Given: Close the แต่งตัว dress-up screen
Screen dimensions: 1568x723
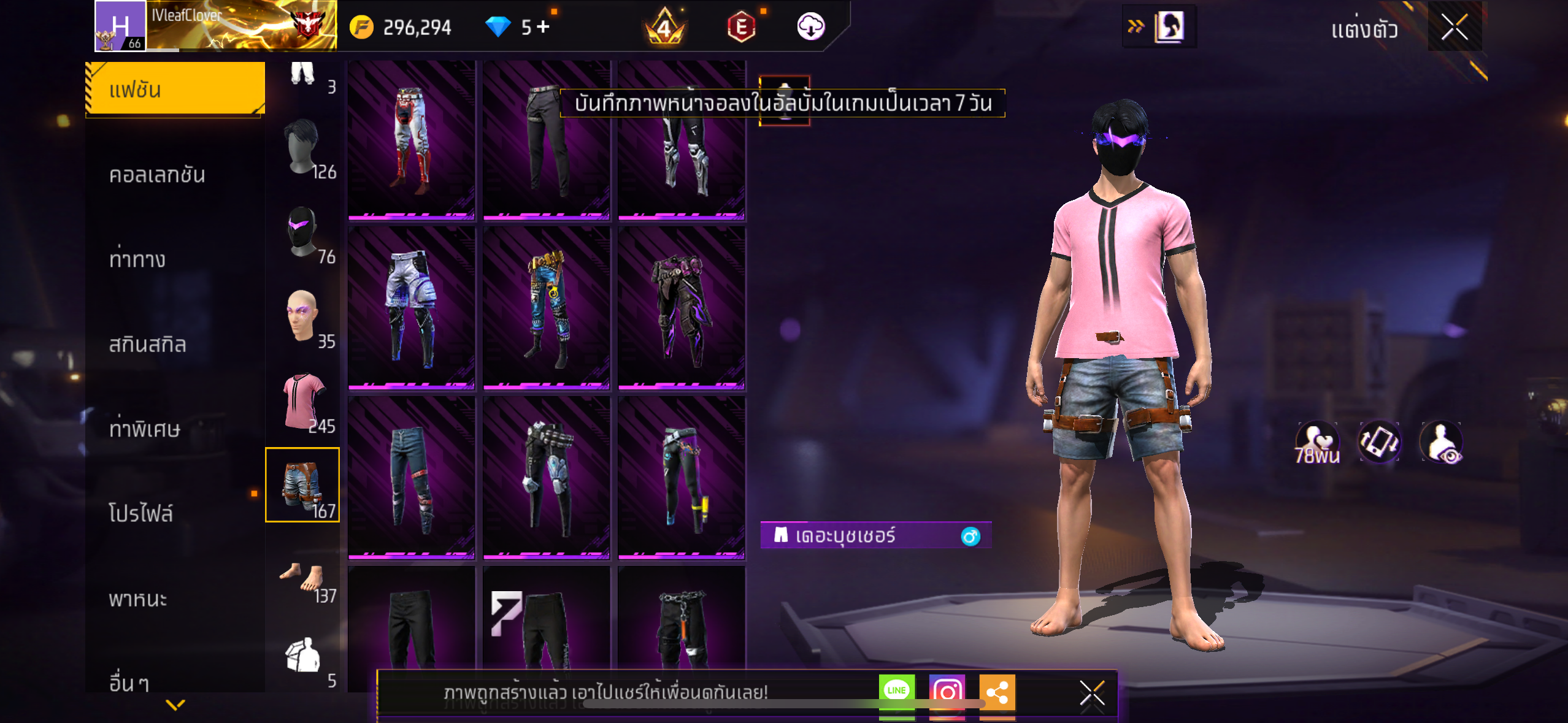Looking at the screenshot, I should pyautogui.click(x=1454, y=27).
